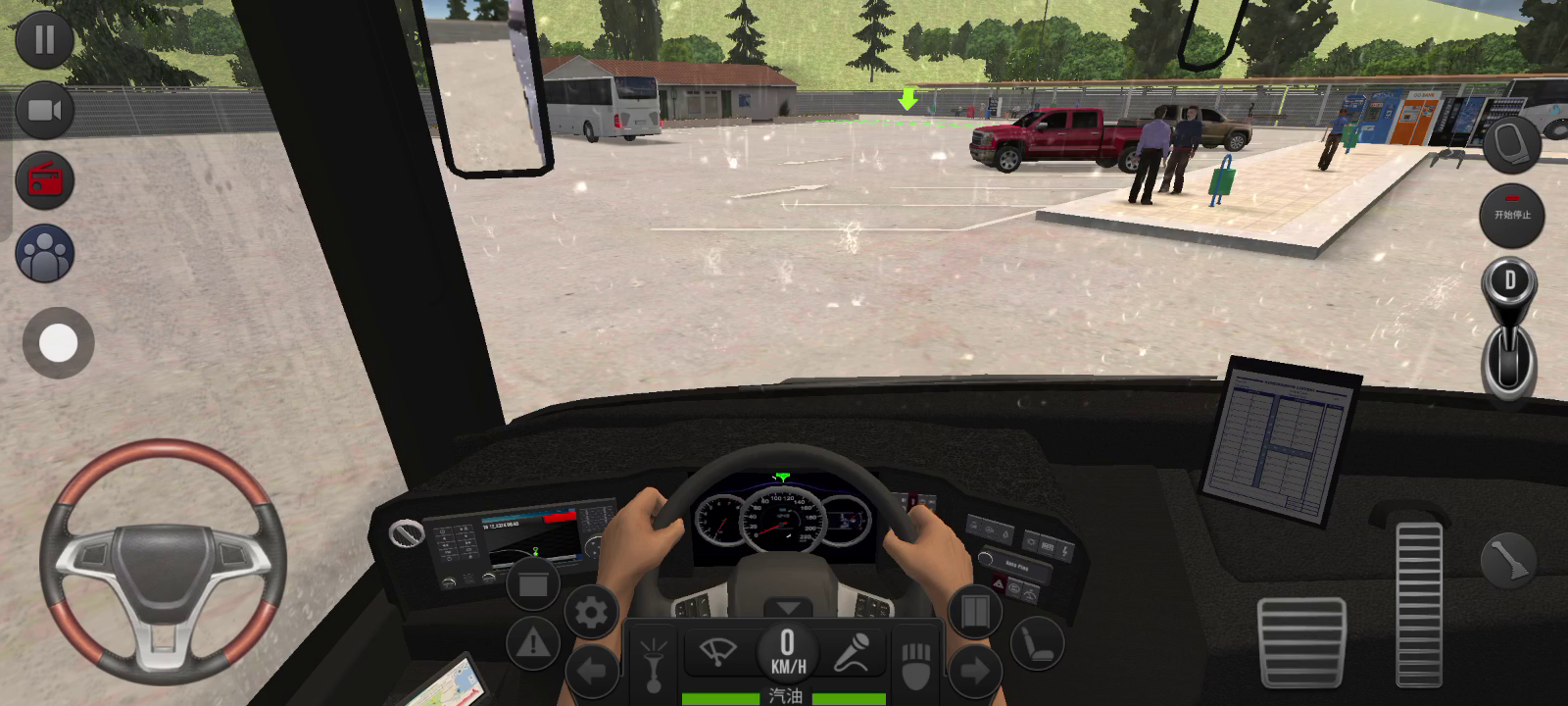The height and width of the screenshot is (706, 1568).
Task: Turn on the windshield wipers
Action: point(717,652)
